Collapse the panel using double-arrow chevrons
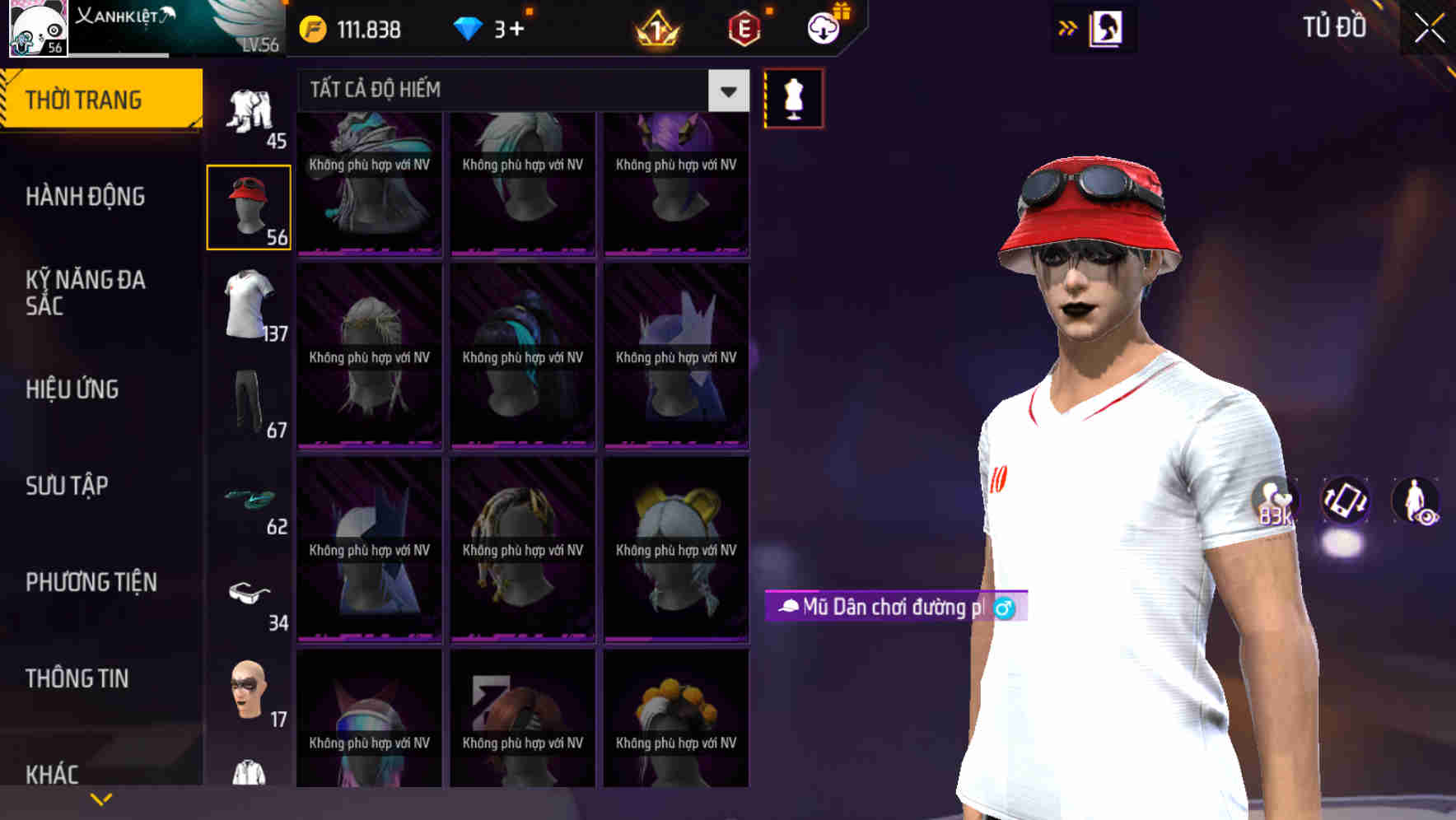 click(1066, 27)
